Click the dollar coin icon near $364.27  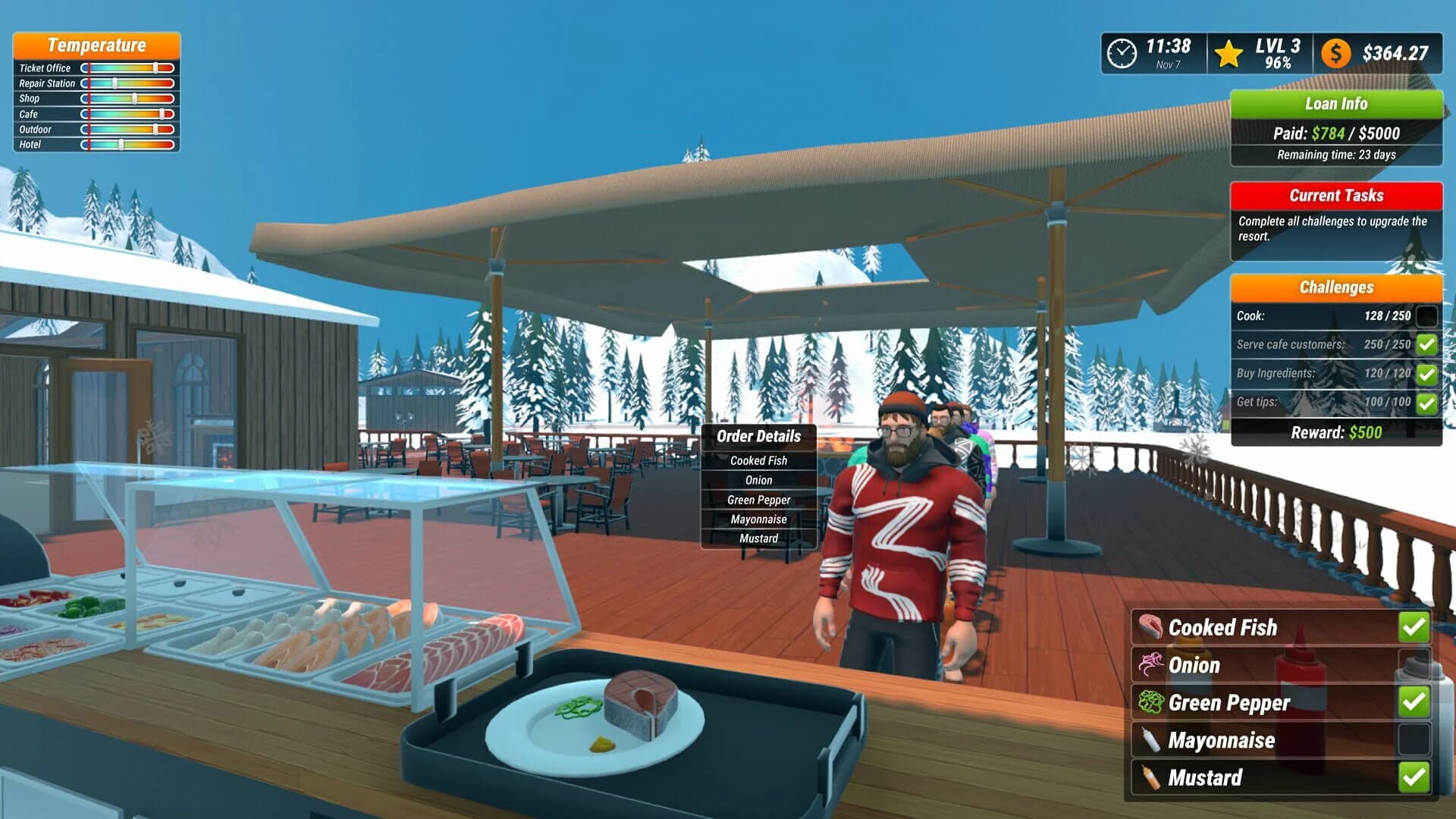pyautogui.click(x=1335, y=53)
